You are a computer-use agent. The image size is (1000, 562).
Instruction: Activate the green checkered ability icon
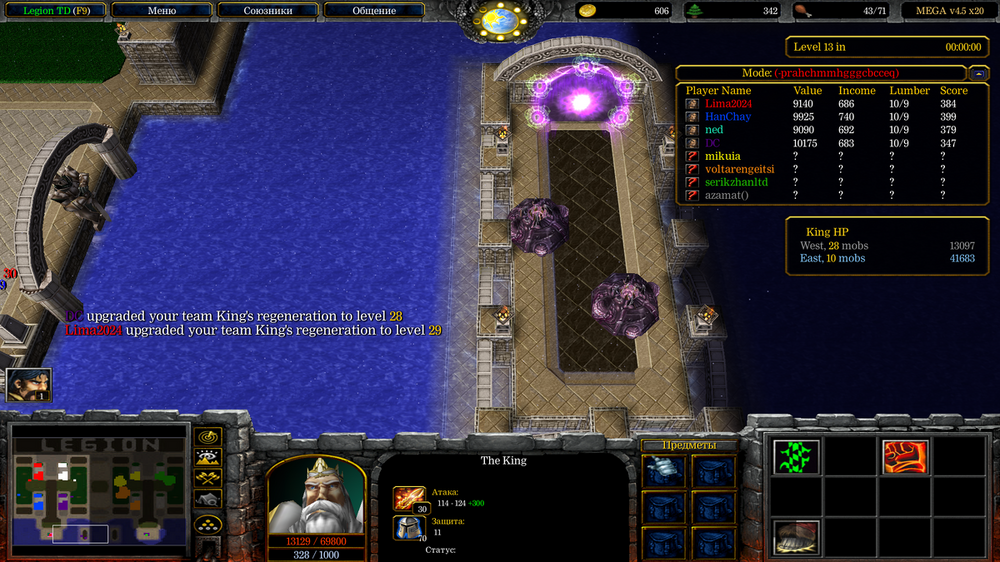(795, 457)
